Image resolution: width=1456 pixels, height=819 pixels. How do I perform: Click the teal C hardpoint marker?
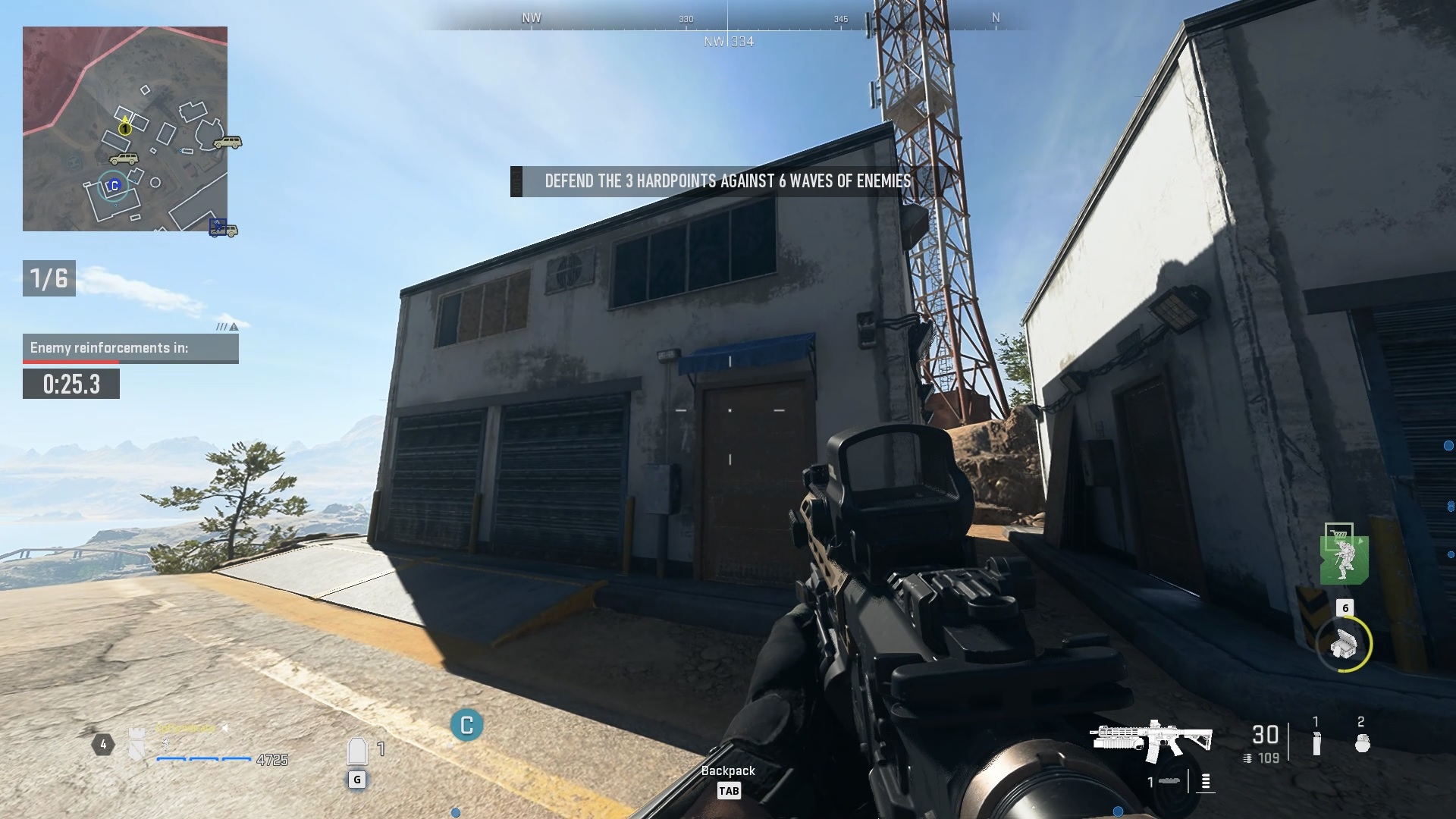[x=466, y=724]
